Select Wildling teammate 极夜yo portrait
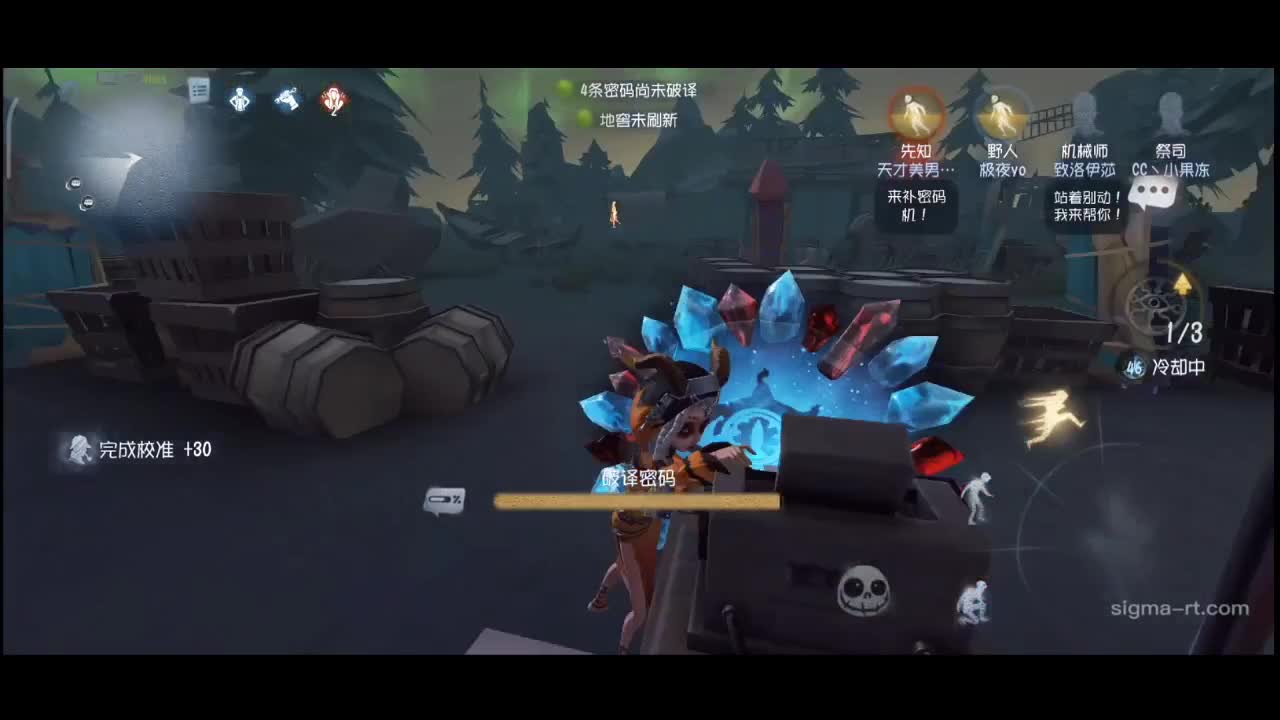The width and height of the screenshot is (1280, 720). (1003, 113)
